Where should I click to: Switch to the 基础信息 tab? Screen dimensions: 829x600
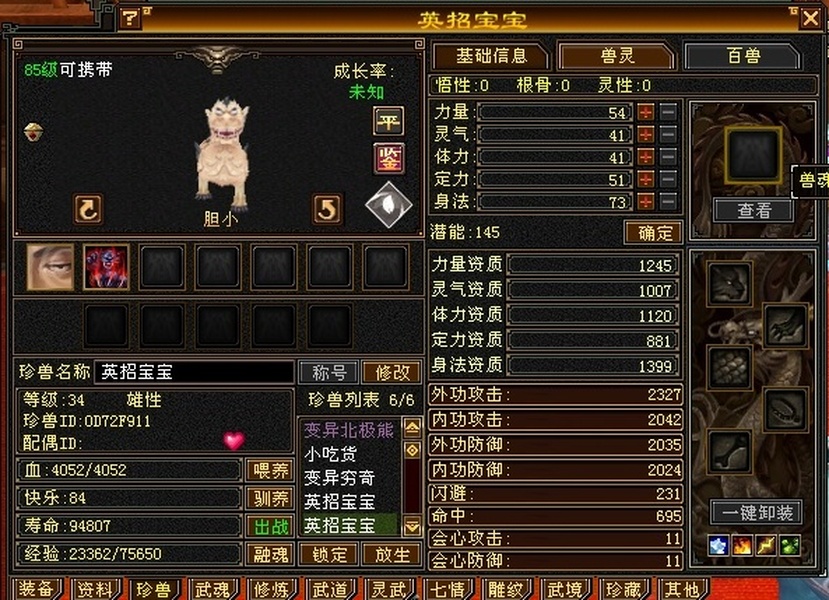click(489, 56)
